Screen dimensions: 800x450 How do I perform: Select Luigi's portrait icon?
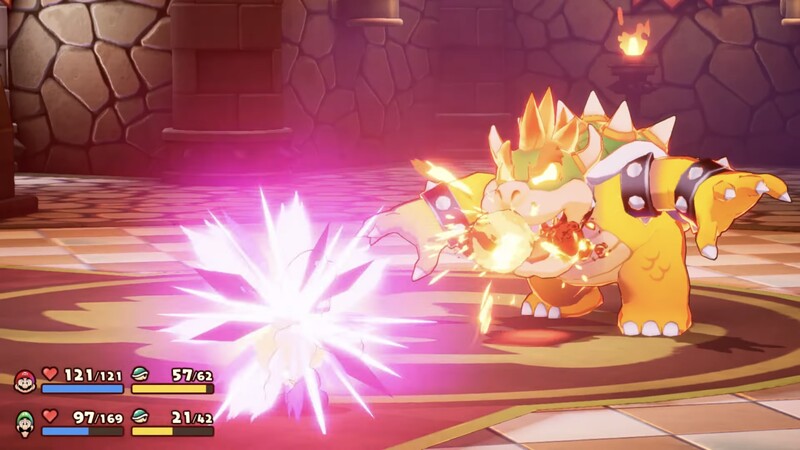point(24,422)
